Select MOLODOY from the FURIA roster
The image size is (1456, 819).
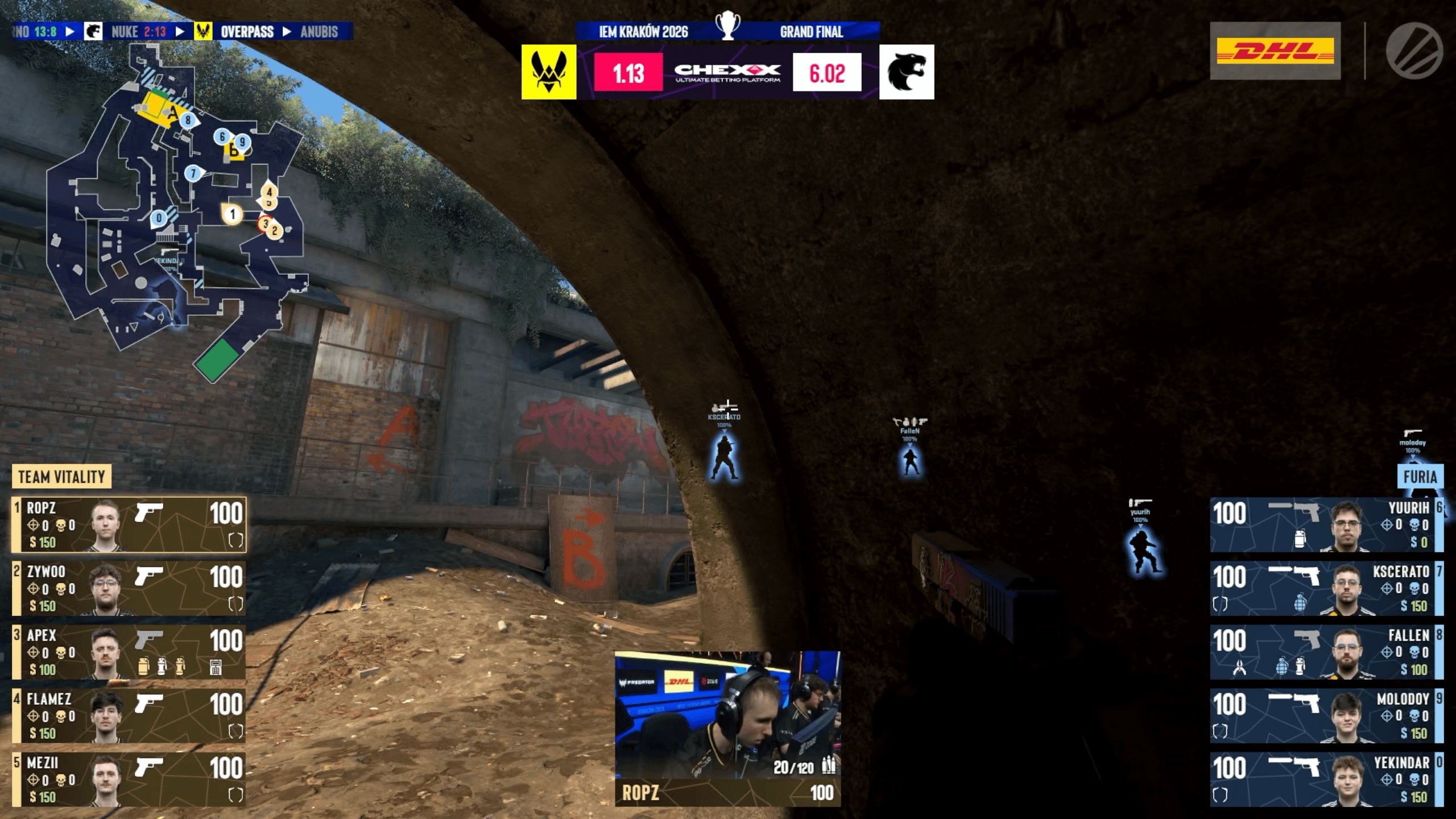pos(1326,715)
